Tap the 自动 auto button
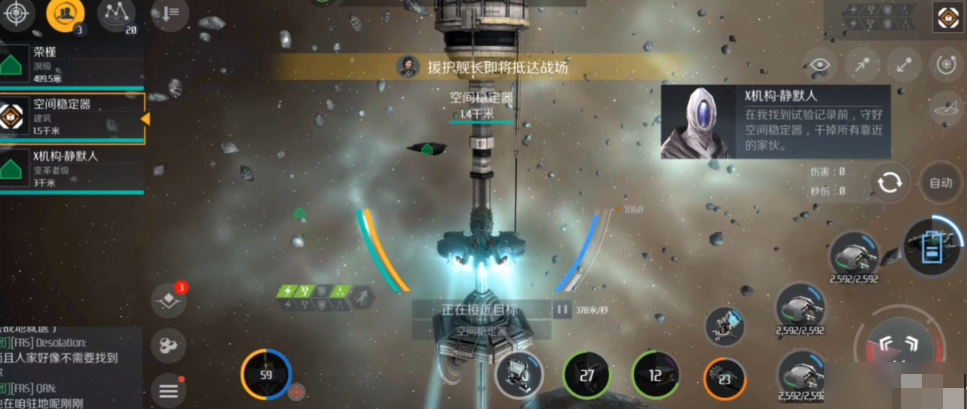The image size is (967, 409). [x=941, y=183]
